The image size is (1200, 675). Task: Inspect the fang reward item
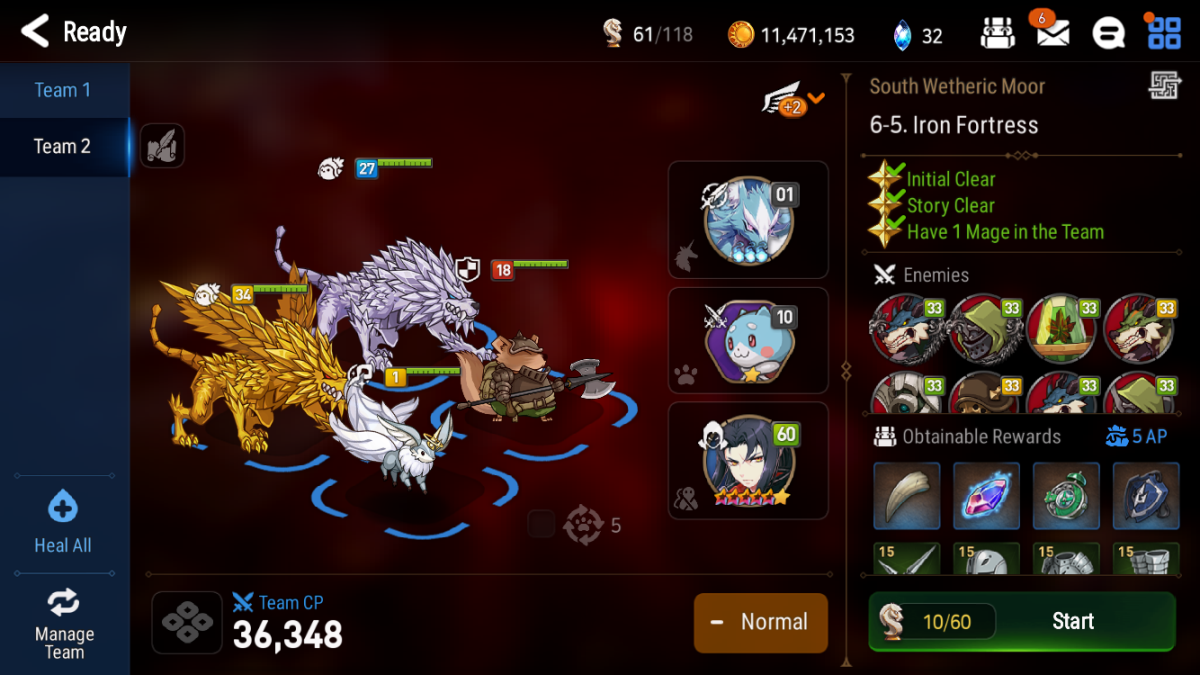point(907,495)
